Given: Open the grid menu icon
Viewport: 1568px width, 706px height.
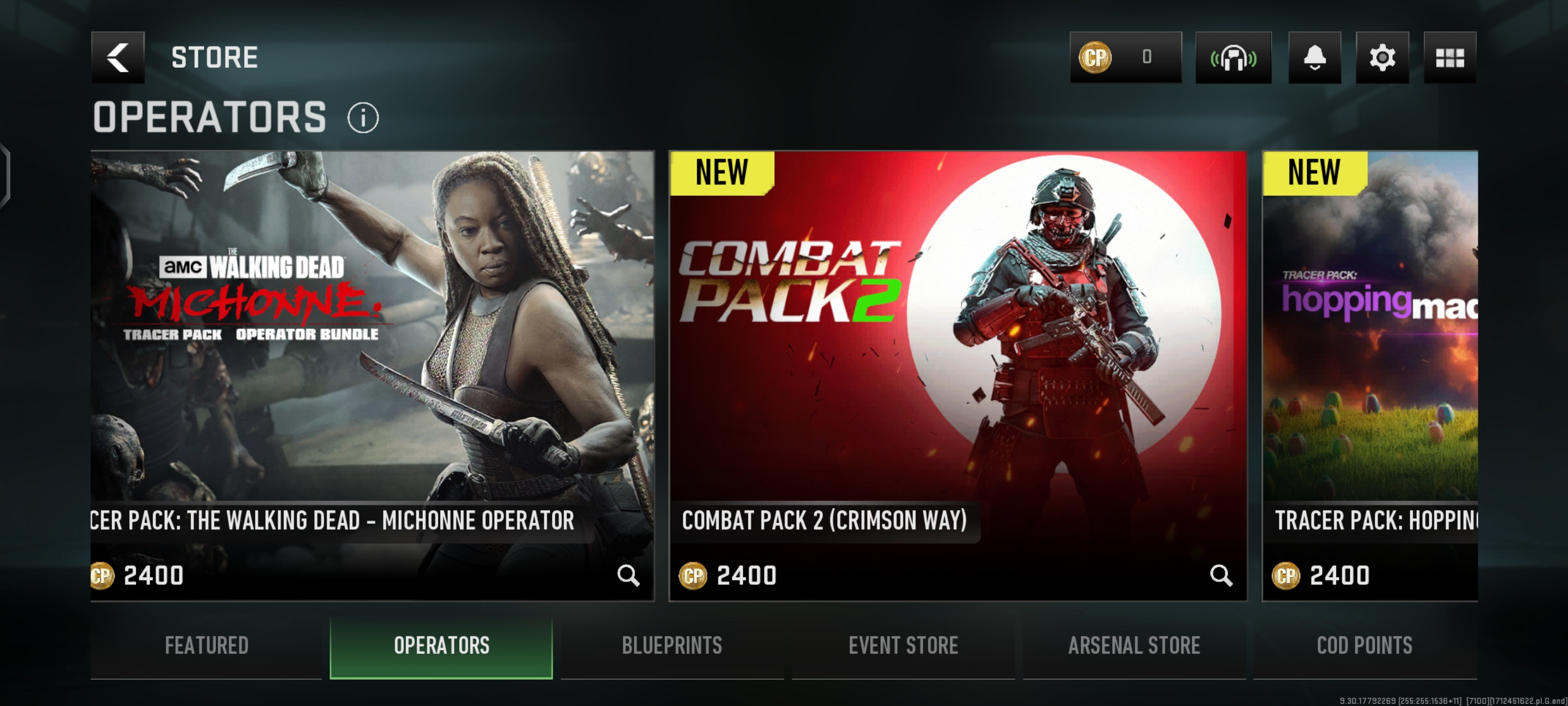Looking at the screenshot, I should click(1449, 57).
